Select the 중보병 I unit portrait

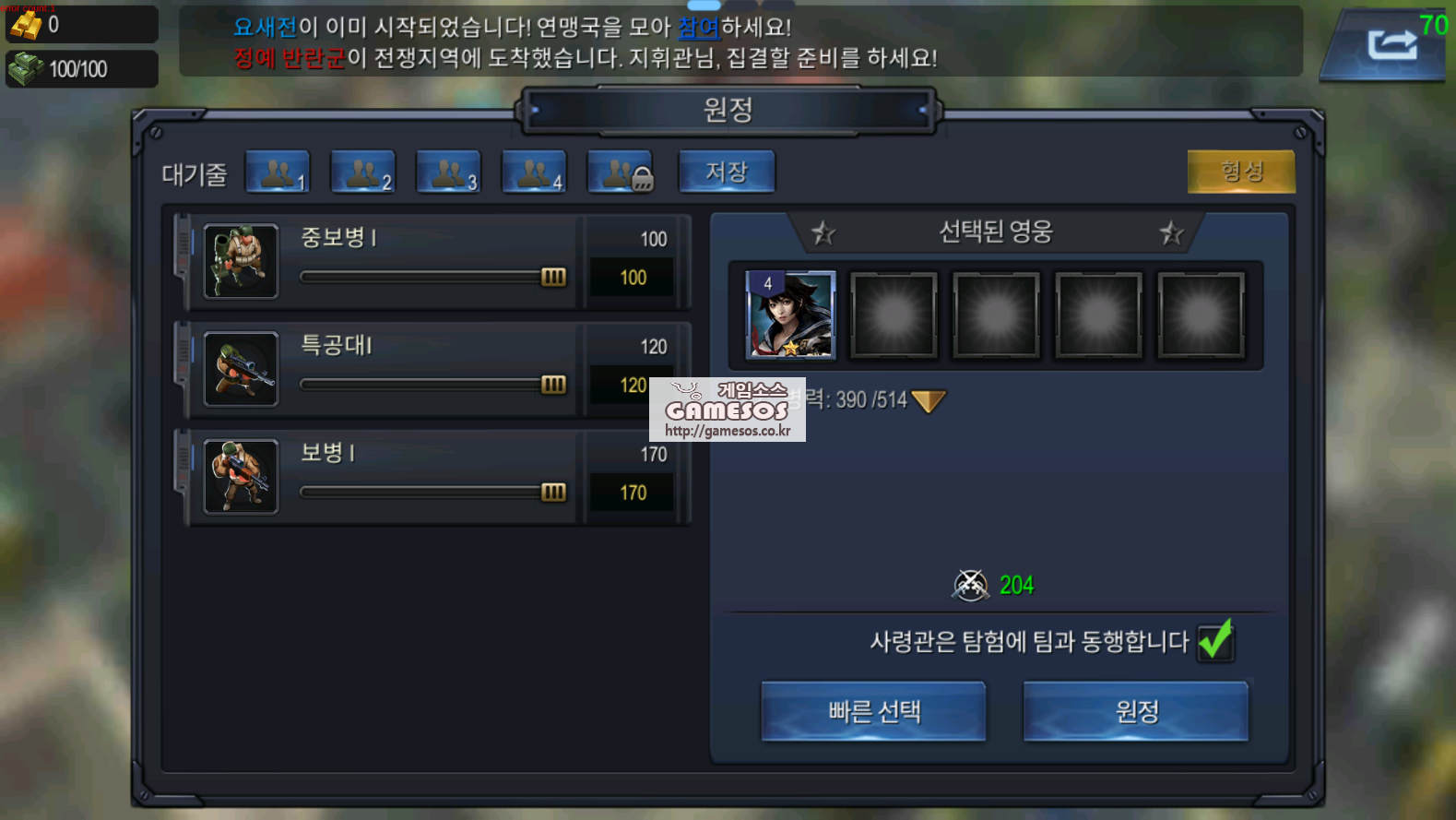pos(241,262)
